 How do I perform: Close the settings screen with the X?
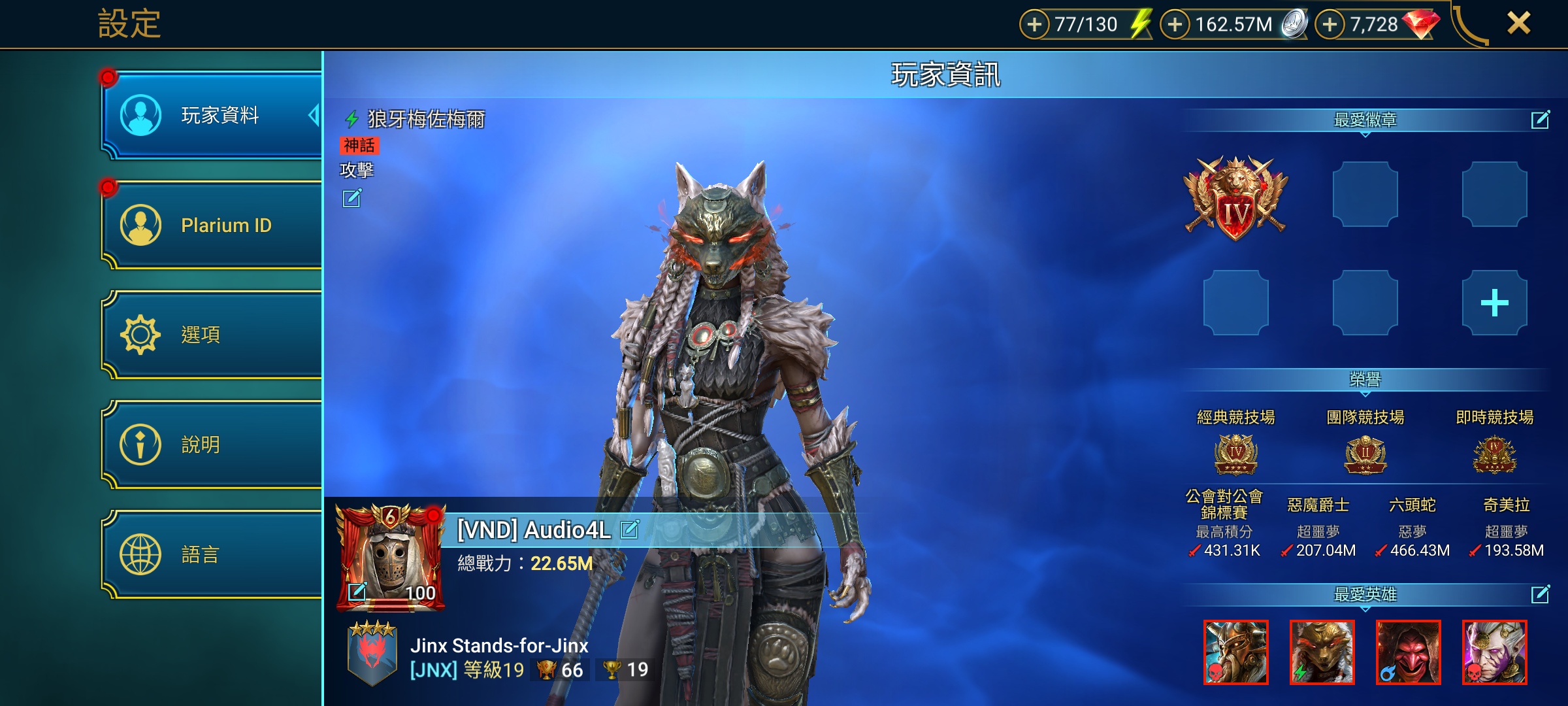(1518, 24)
